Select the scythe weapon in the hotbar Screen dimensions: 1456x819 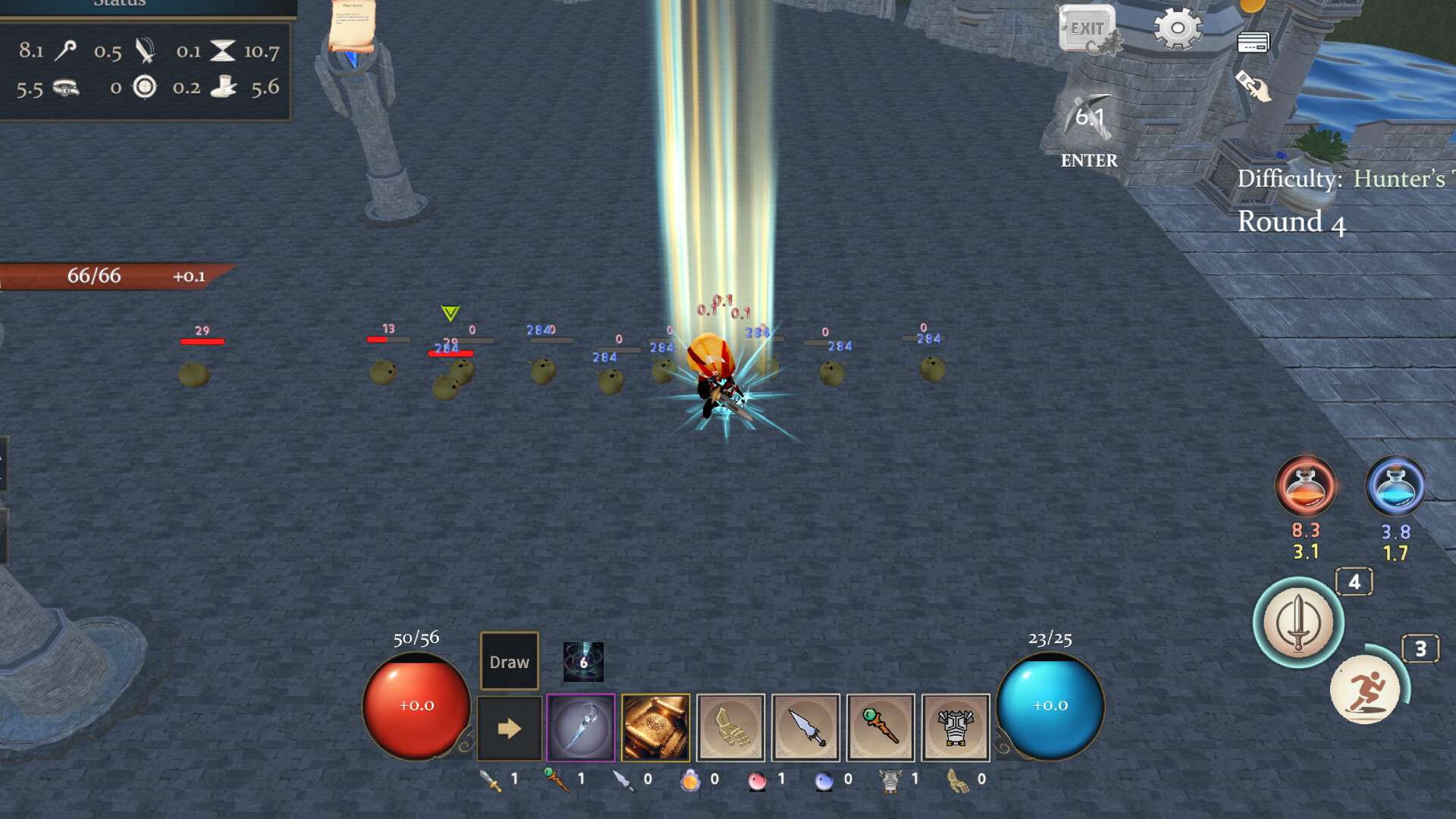pyautogui.click(x=579, y=728)
